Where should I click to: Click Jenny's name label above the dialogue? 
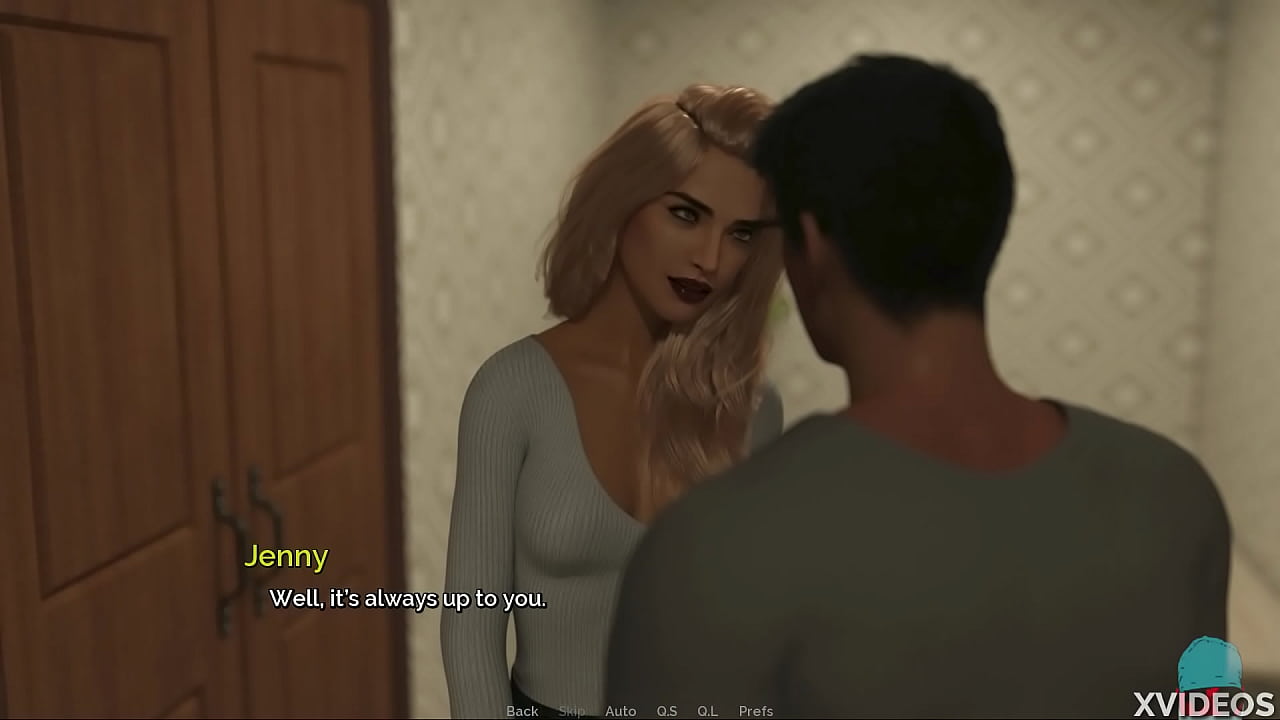tap(288, 557)
